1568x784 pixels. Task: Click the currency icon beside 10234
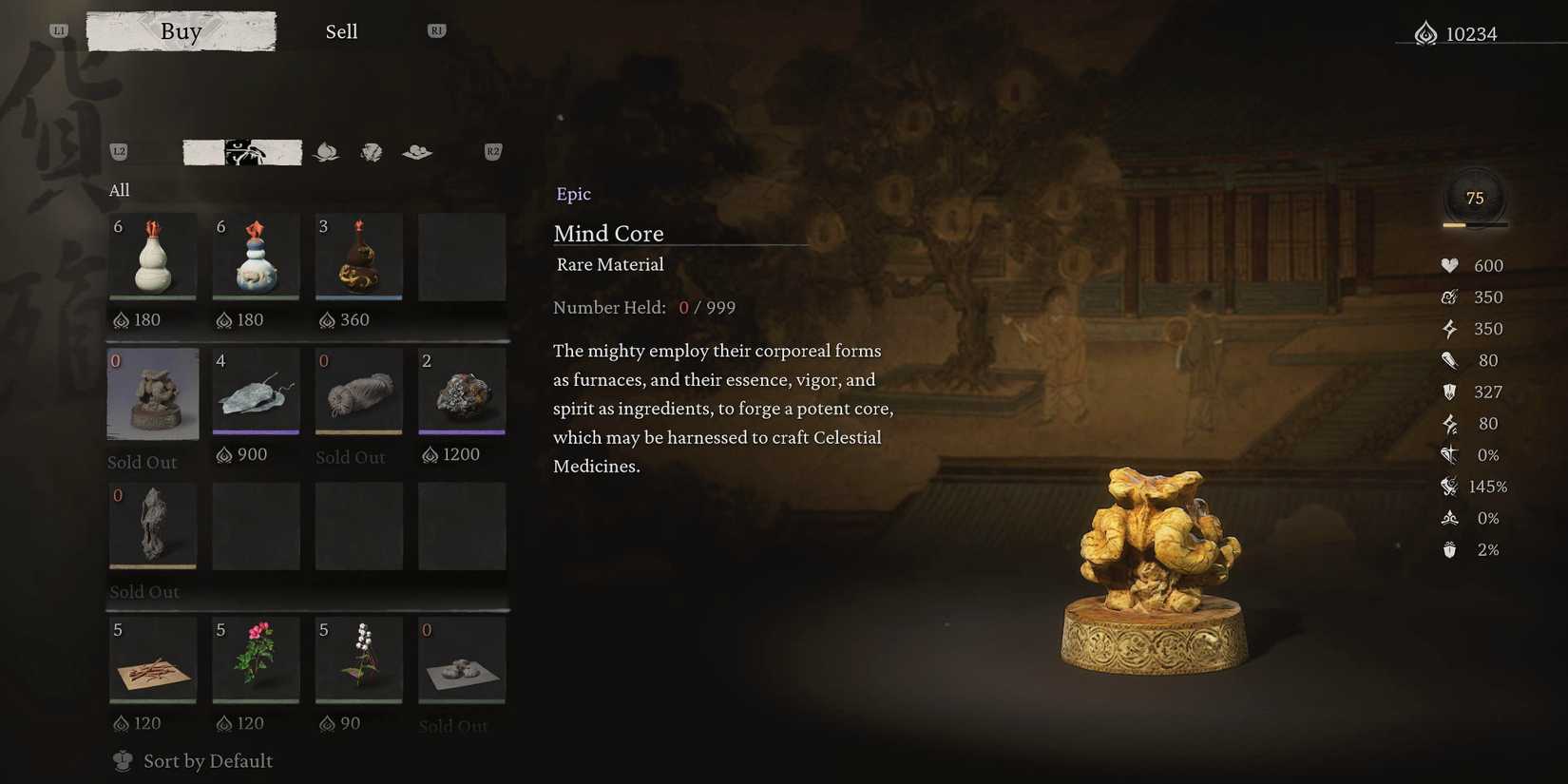[x=1425, y=31]
